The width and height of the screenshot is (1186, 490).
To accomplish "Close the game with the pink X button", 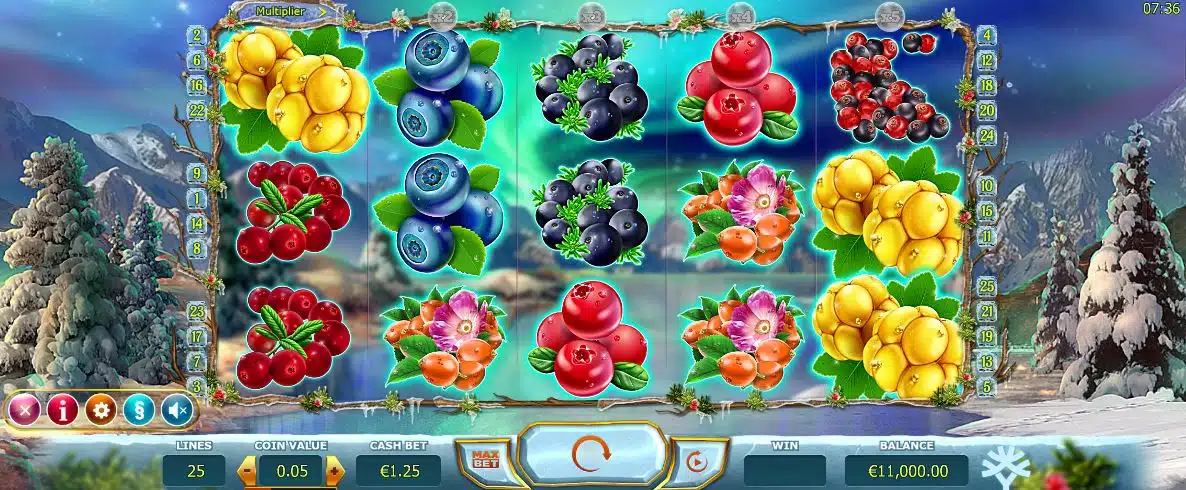I will click(27, 409).
